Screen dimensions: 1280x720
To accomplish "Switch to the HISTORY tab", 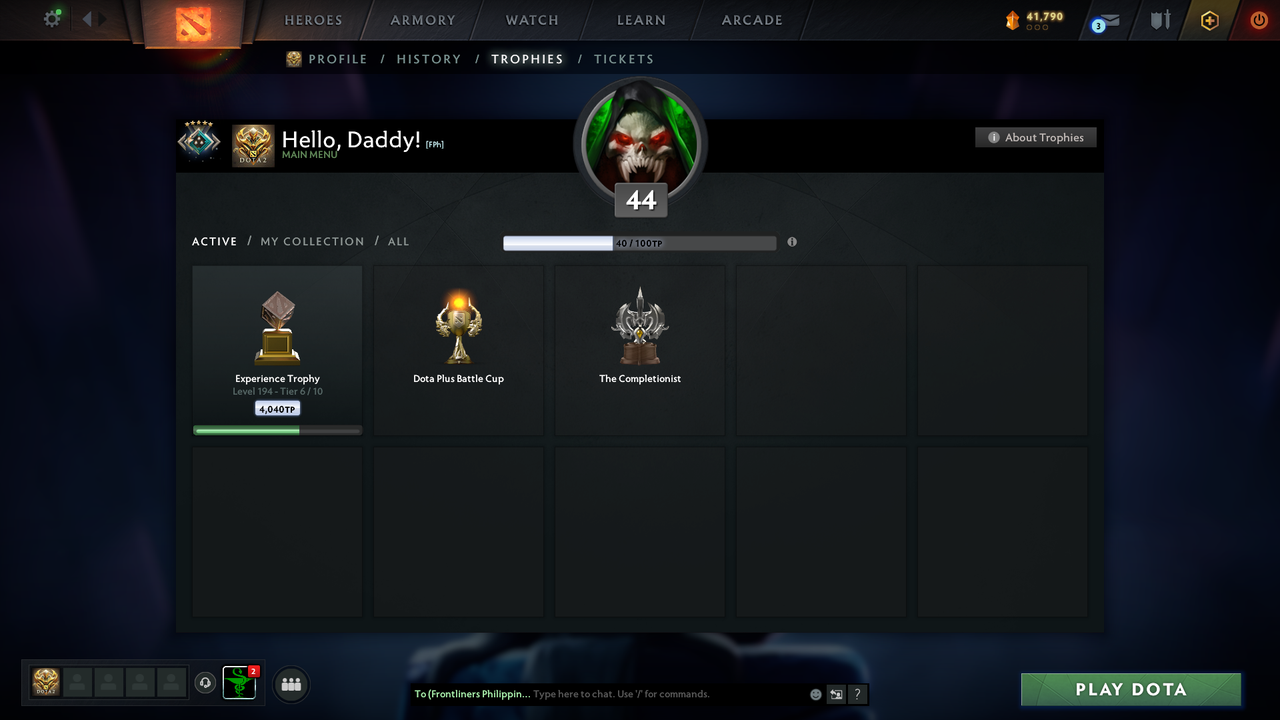I will [x=428, y=58].
